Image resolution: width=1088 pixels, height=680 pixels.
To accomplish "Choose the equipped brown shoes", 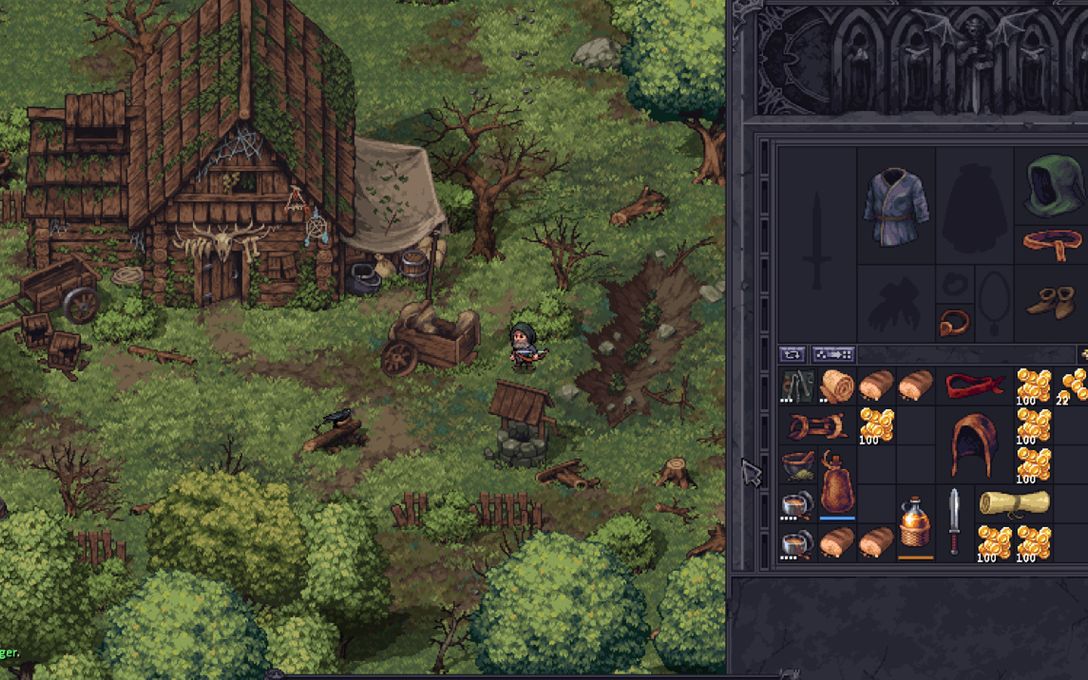I will pos(1052,301).
